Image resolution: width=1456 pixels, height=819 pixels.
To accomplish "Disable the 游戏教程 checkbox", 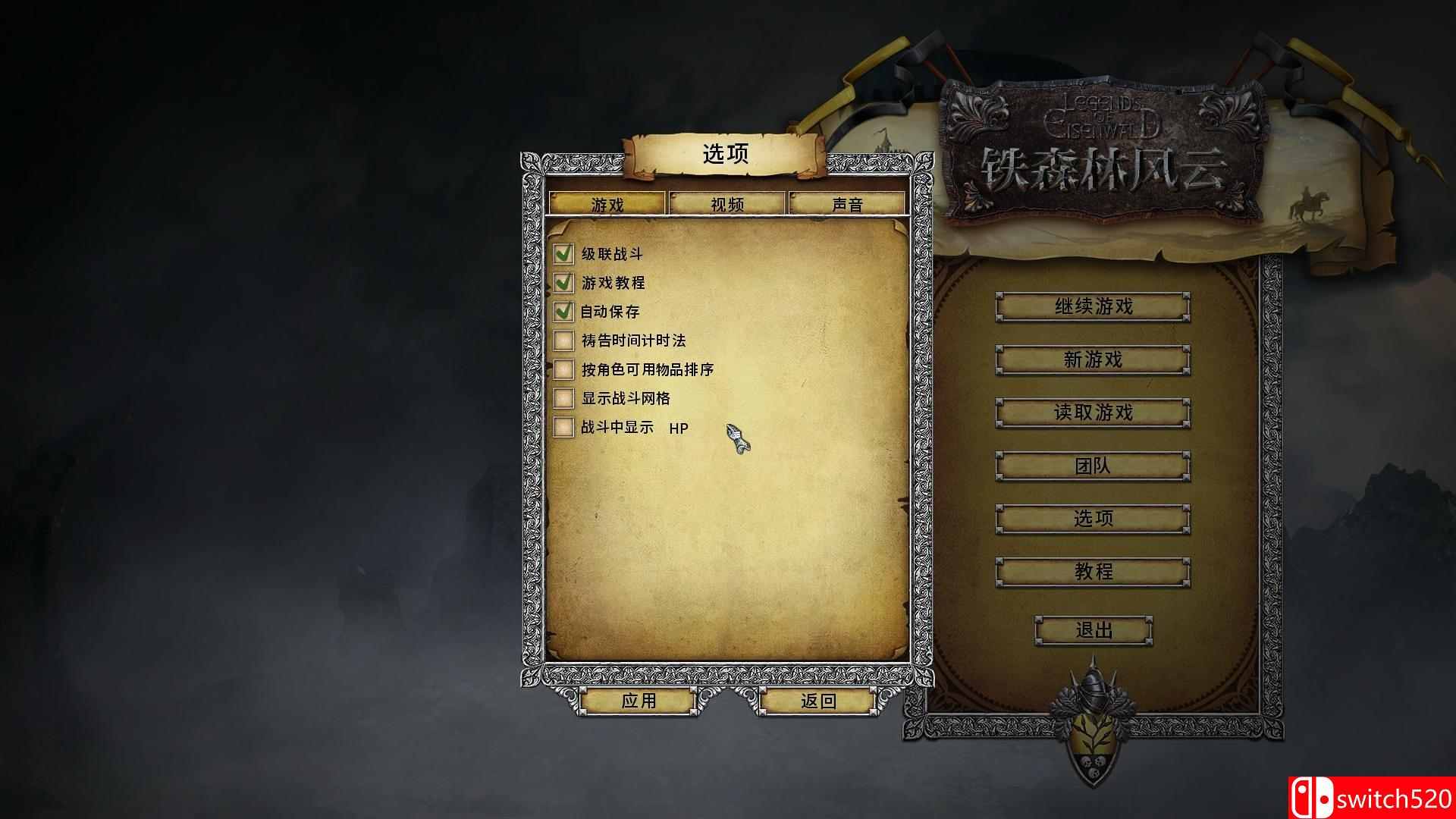I will pyautogui.click(x=563, y=284).
